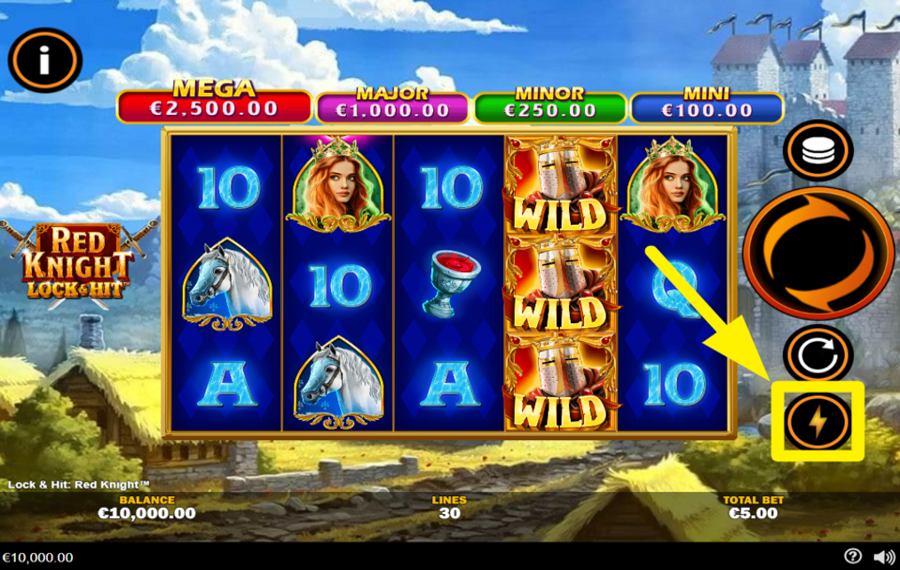900x570 pixels.
Task: Activate the autoplay circular arrow button
Action: (817, 354)
